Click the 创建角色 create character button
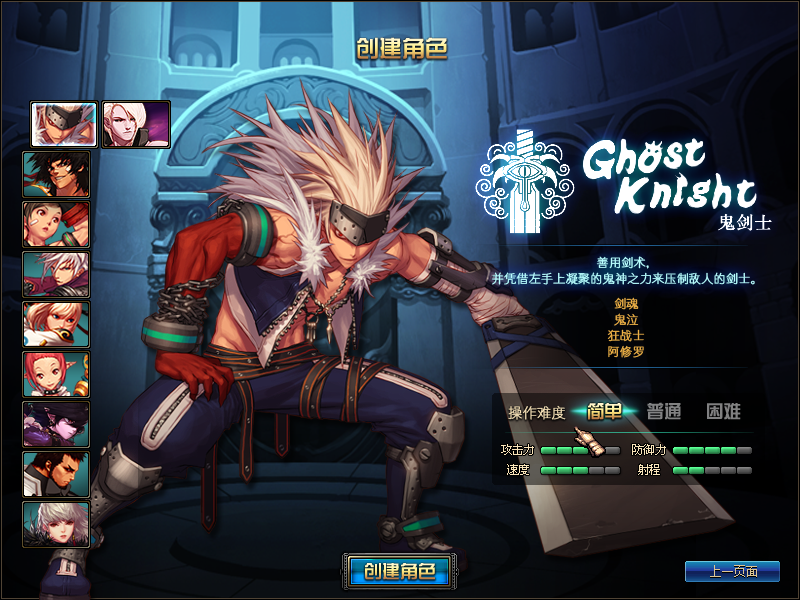This screenshot has width=800, height=600. point(399,571)
